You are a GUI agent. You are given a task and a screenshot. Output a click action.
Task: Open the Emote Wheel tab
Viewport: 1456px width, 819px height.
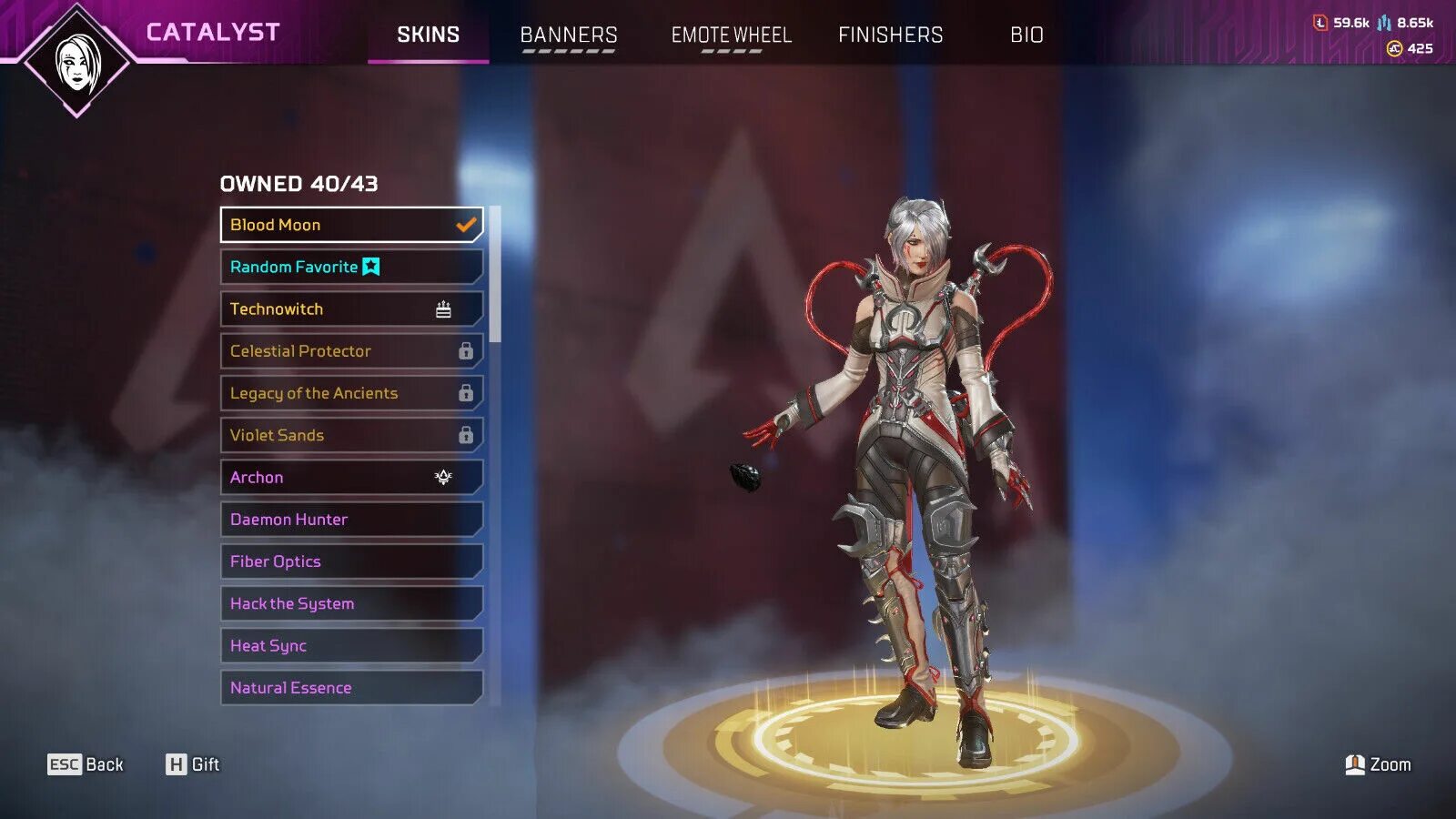coord(732,35)
